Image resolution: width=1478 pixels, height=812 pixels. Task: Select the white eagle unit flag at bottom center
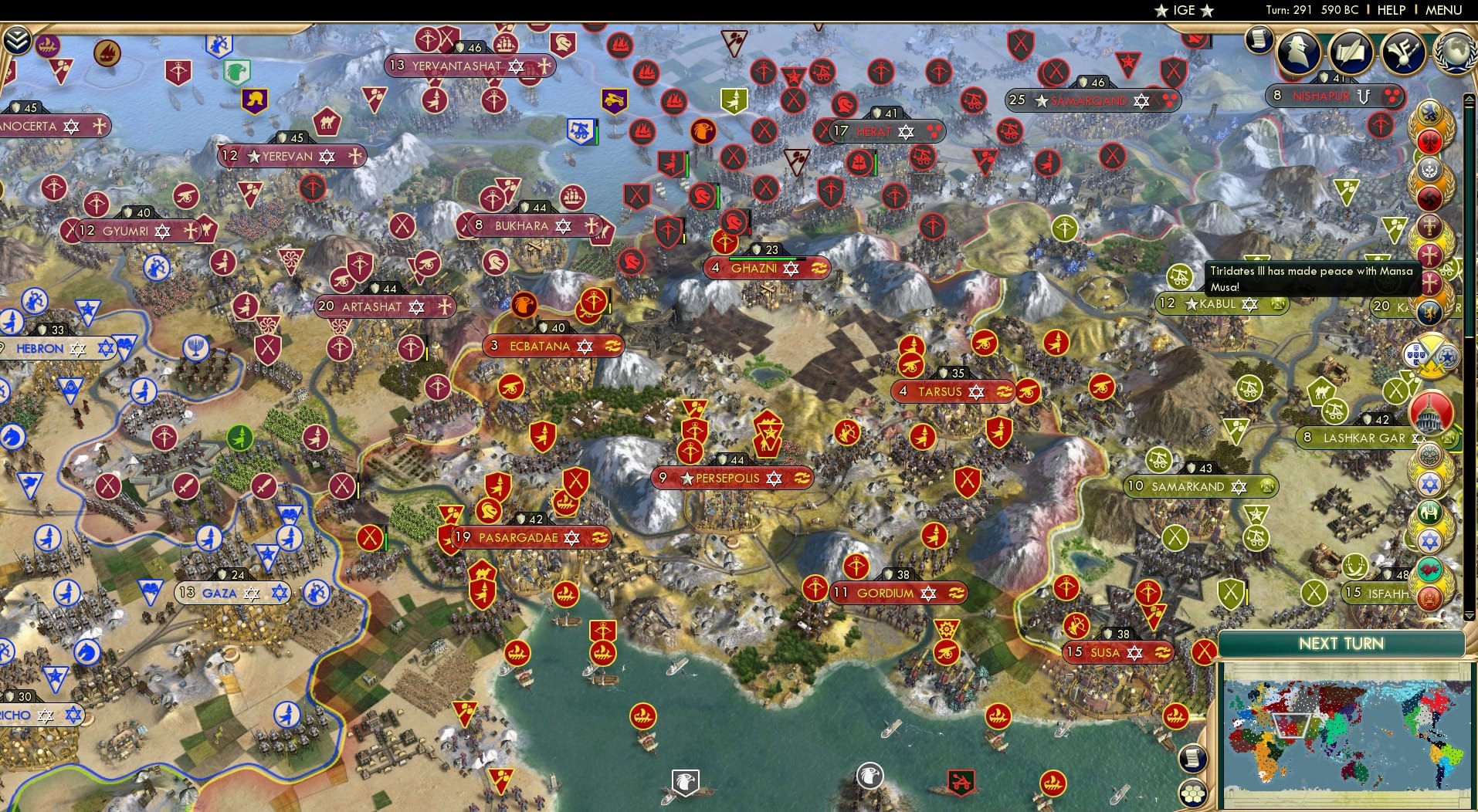pyautogui.click(x=686, y=782)
